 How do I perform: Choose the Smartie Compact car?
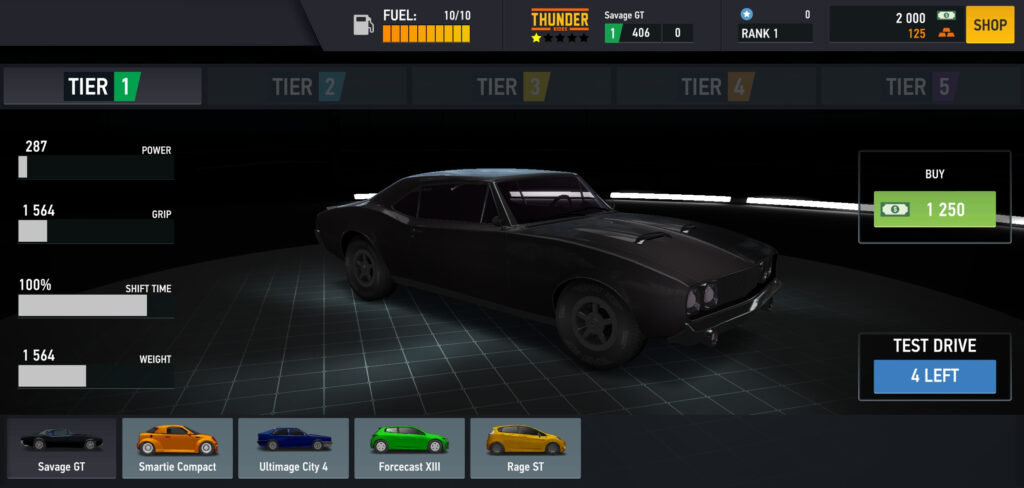point(177,448)
